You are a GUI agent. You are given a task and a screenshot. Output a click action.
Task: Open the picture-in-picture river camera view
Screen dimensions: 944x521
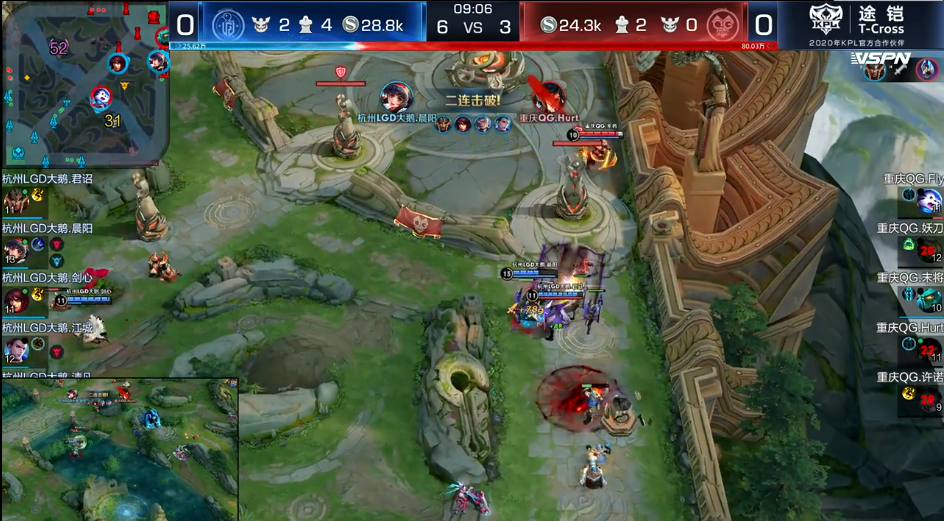(x=119, y=448)
